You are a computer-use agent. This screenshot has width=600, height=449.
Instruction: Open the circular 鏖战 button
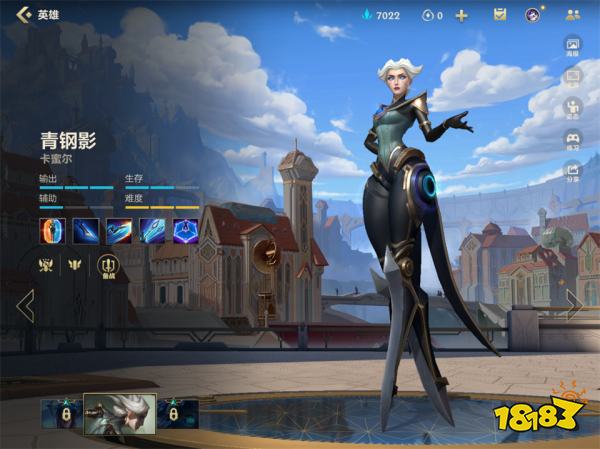tap(107, 265)
